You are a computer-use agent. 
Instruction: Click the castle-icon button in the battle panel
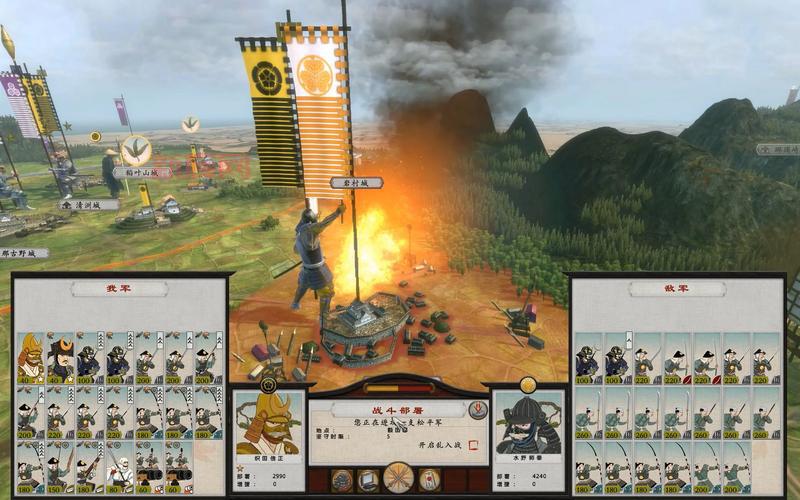[341, 479]
